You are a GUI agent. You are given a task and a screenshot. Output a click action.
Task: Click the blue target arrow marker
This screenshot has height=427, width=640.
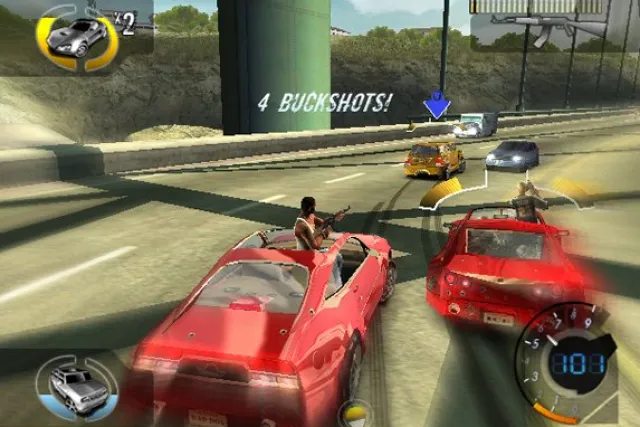click(436, 105)
